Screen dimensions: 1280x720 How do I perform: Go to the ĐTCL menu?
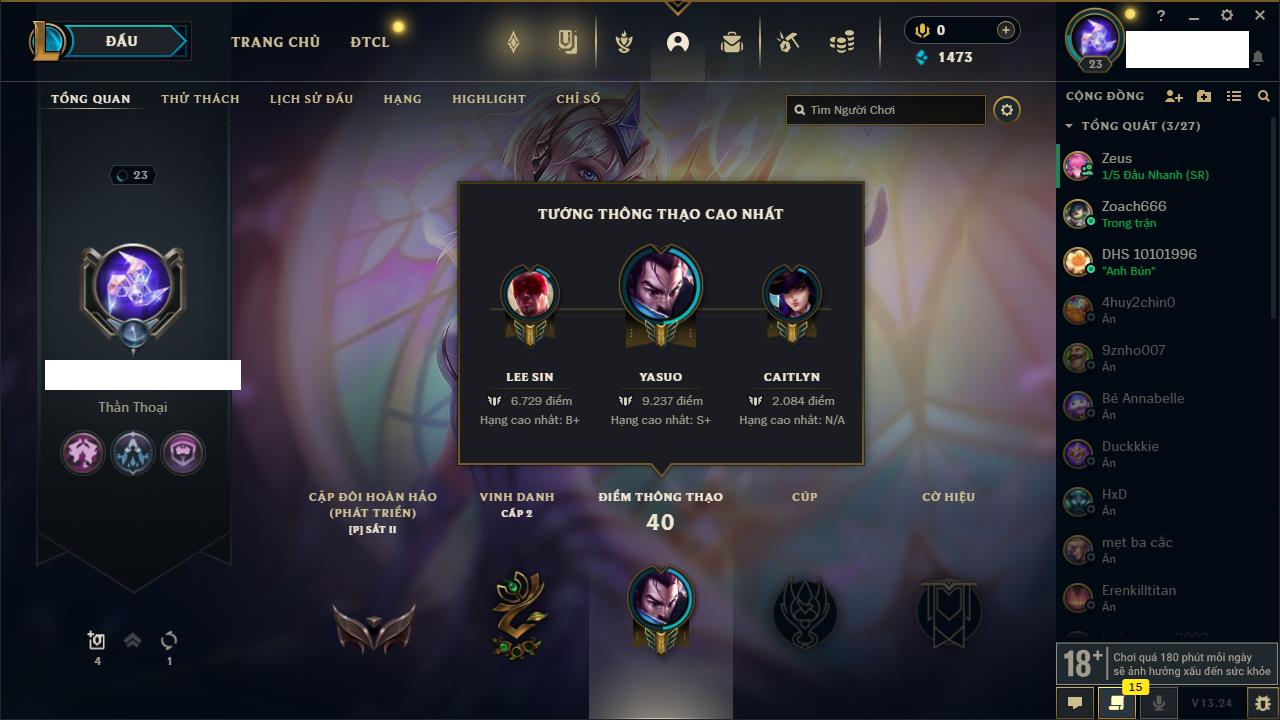click(370, 42)
